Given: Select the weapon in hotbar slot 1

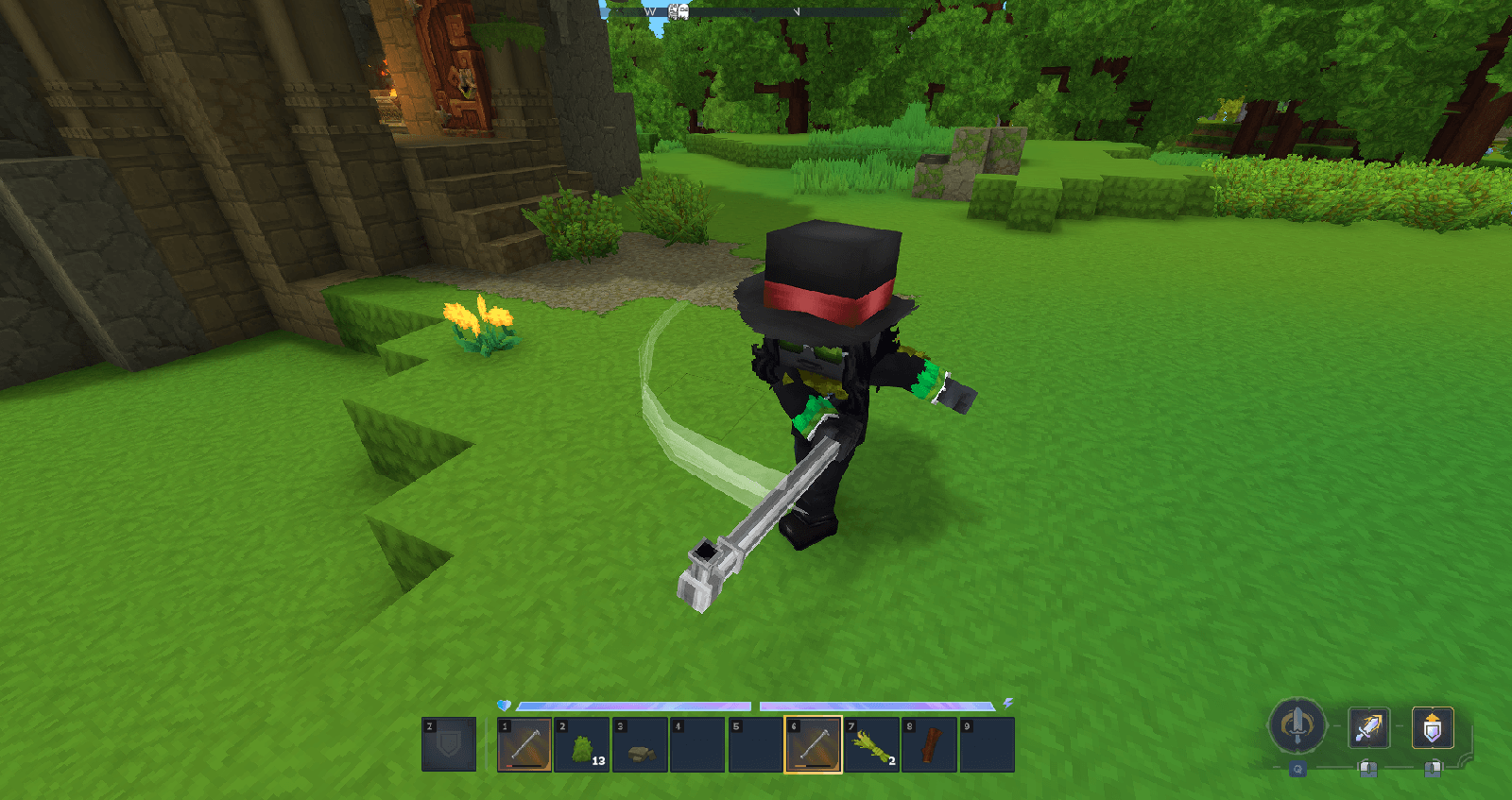Looking at the screenshot, I should 524,744.
